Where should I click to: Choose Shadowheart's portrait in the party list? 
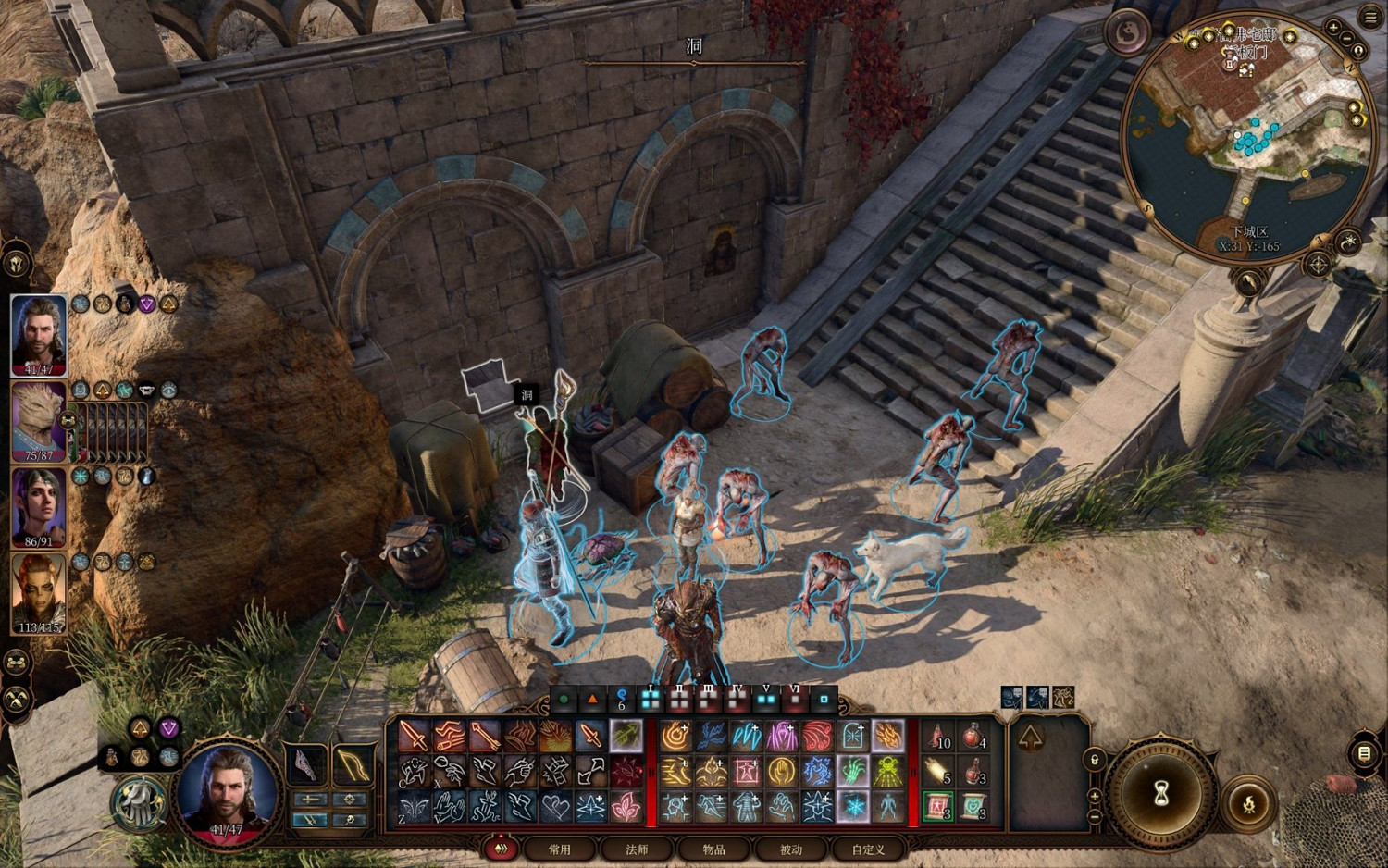pyautogui.click(x=39, y=506)
